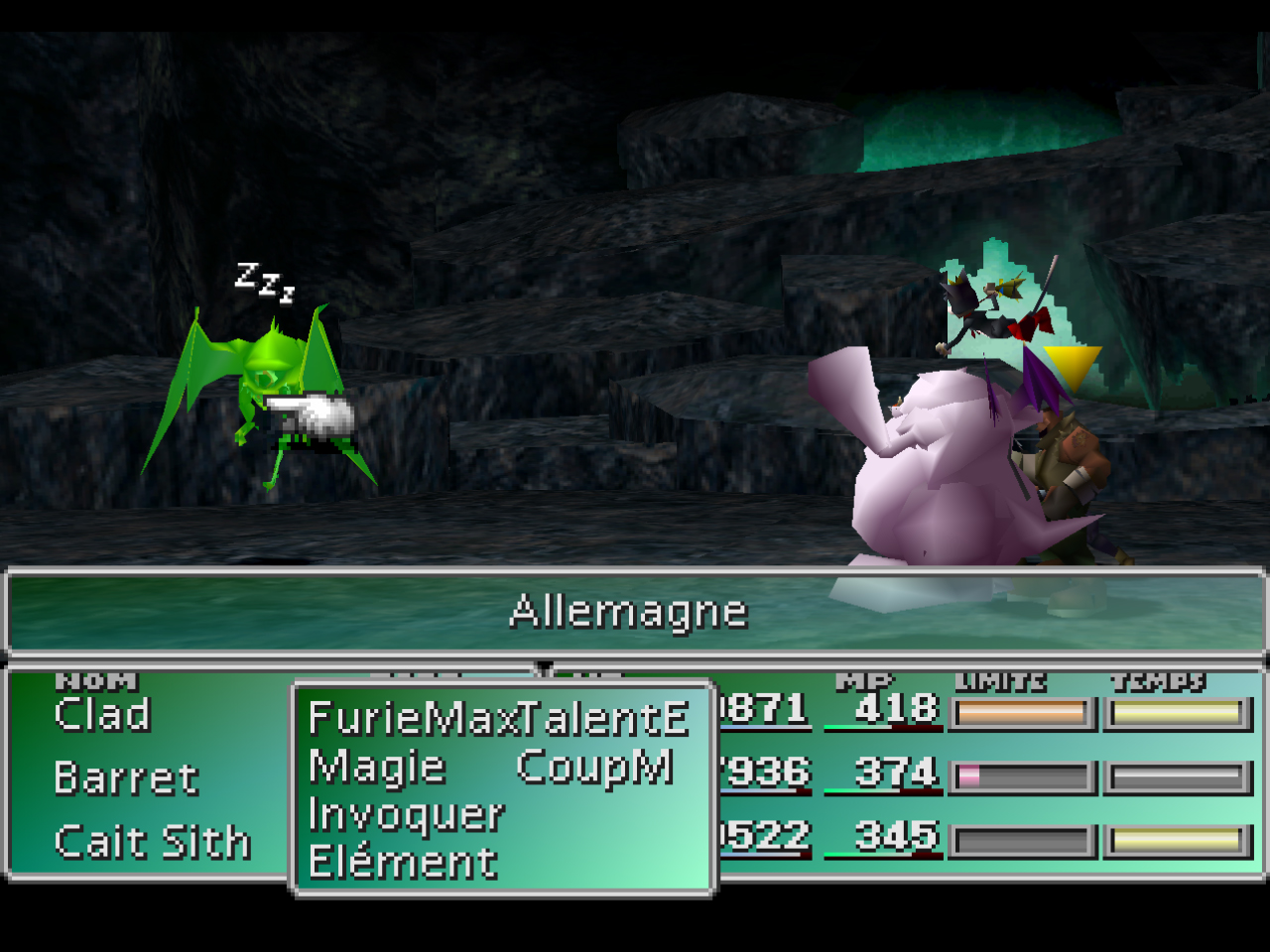Select Cait Sith in the party list

tap(152, 842)
